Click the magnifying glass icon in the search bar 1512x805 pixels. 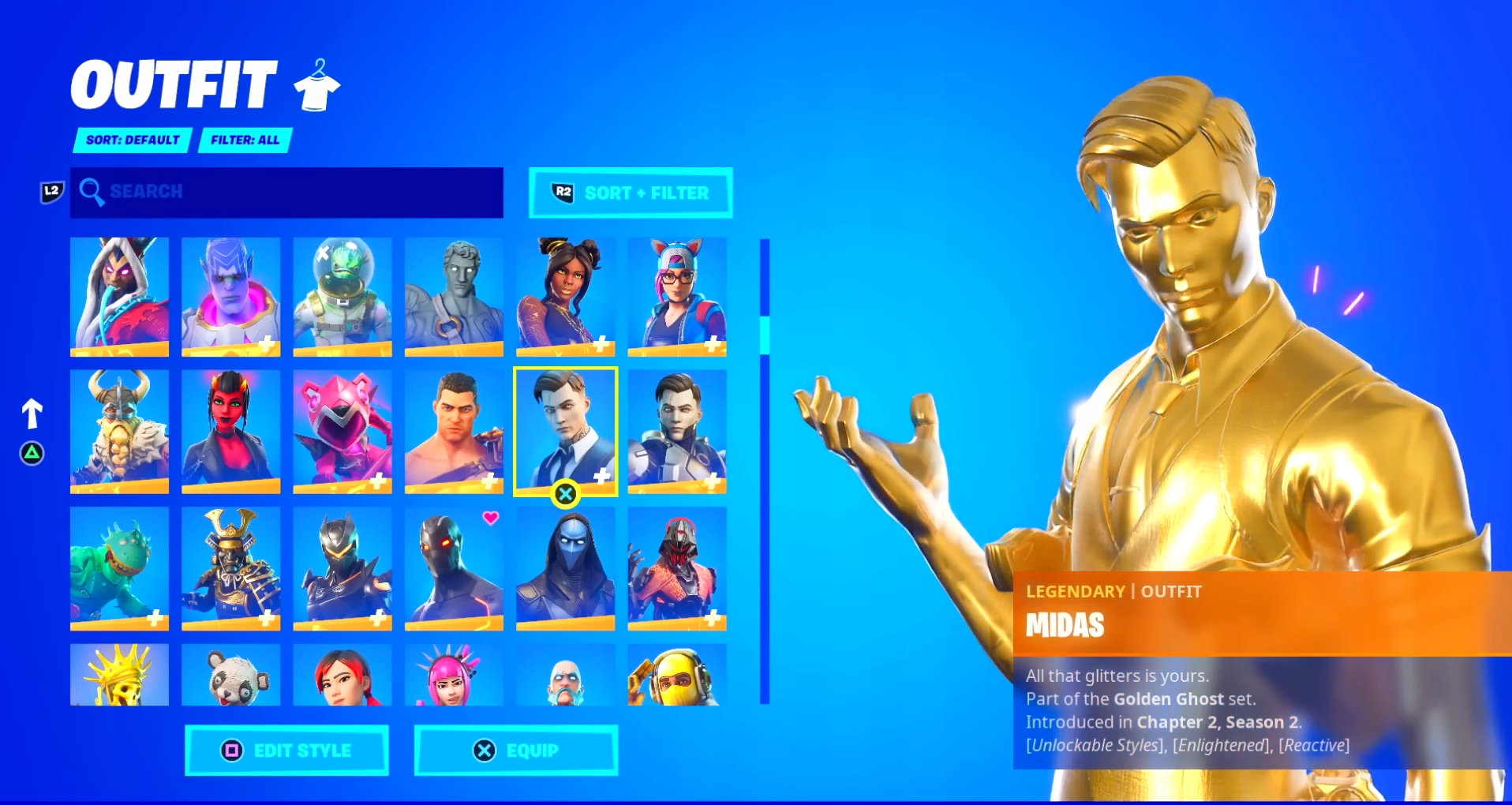pyautogui.click(x=93, y=192)
